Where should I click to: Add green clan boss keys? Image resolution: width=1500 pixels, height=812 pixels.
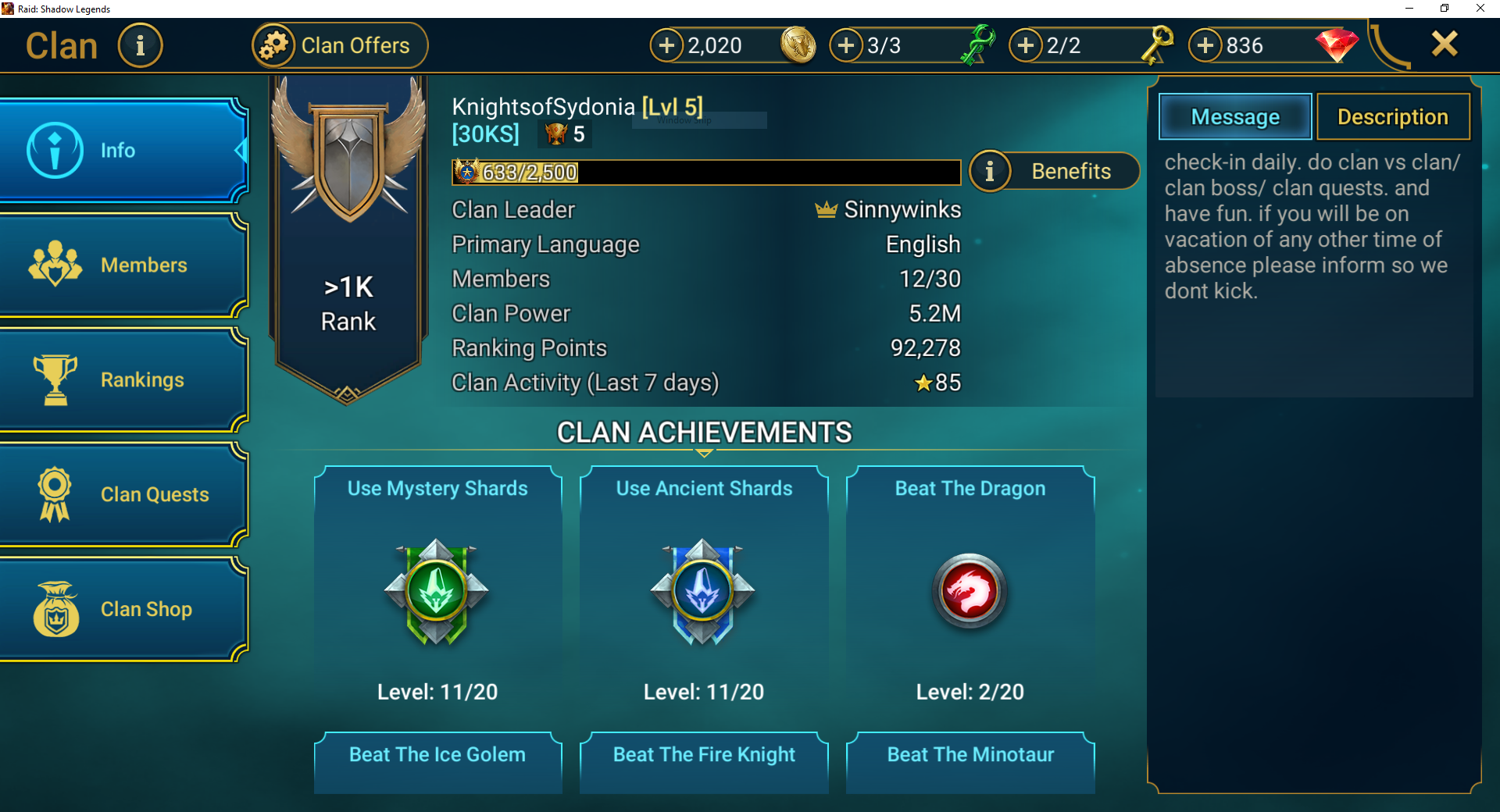point(846,45)
